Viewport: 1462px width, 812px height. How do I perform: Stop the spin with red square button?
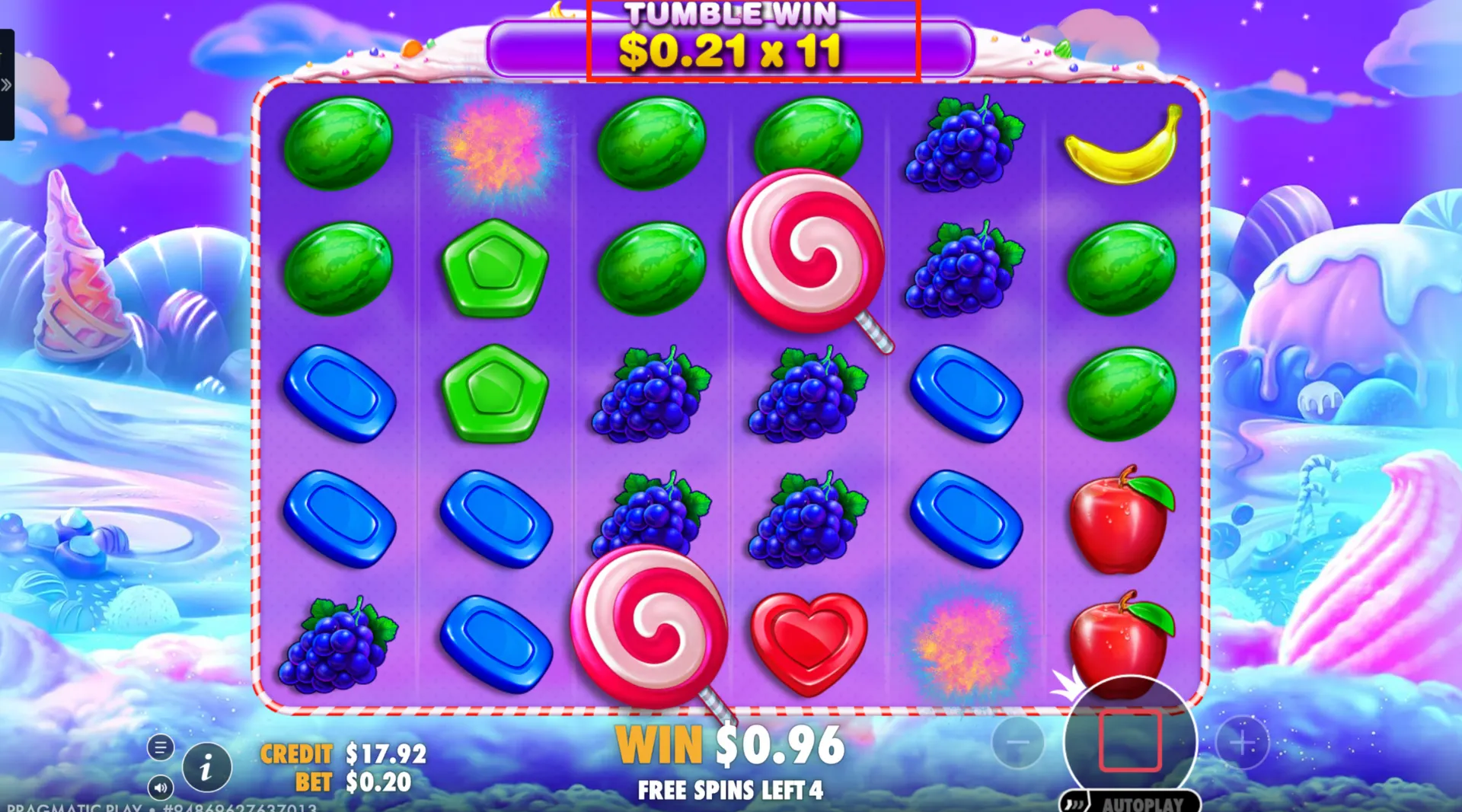(1130, 740)
